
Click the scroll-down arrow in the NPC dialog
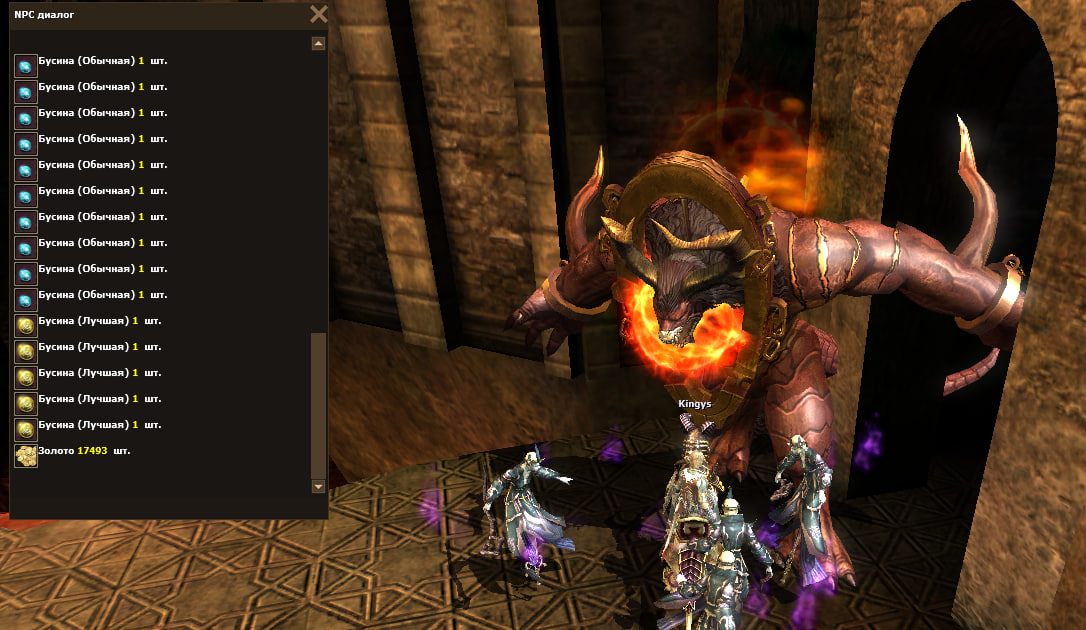click(318, 487)
